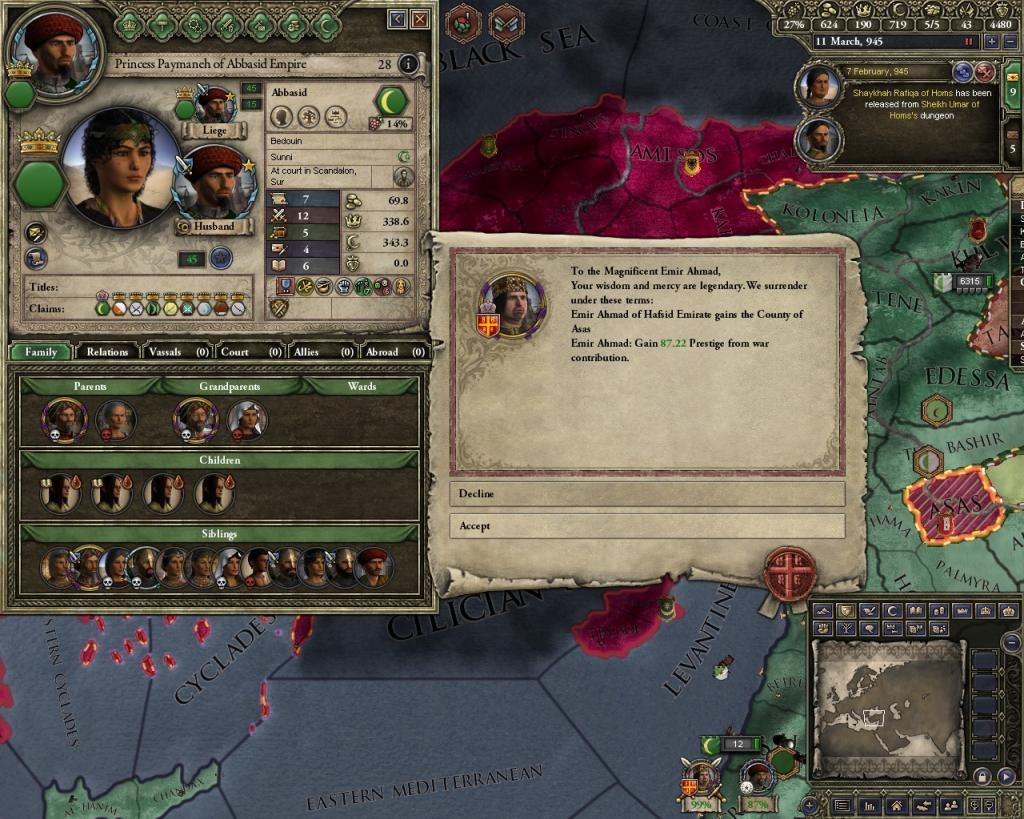Switch to the Relations tab

[107, 352]
